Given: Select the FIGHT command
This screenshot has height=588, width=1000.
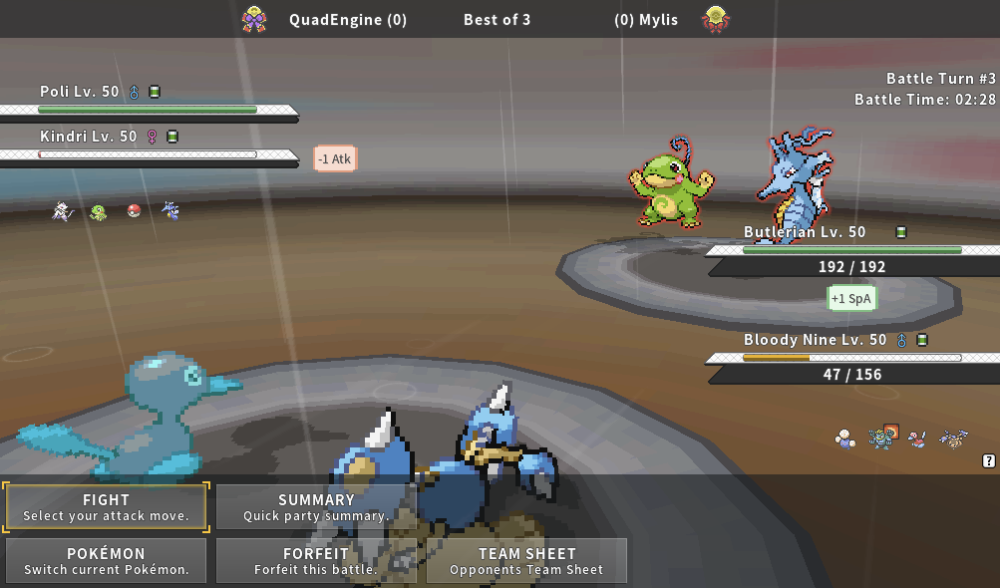Looking at the screenshot, I should pos(106,507).
